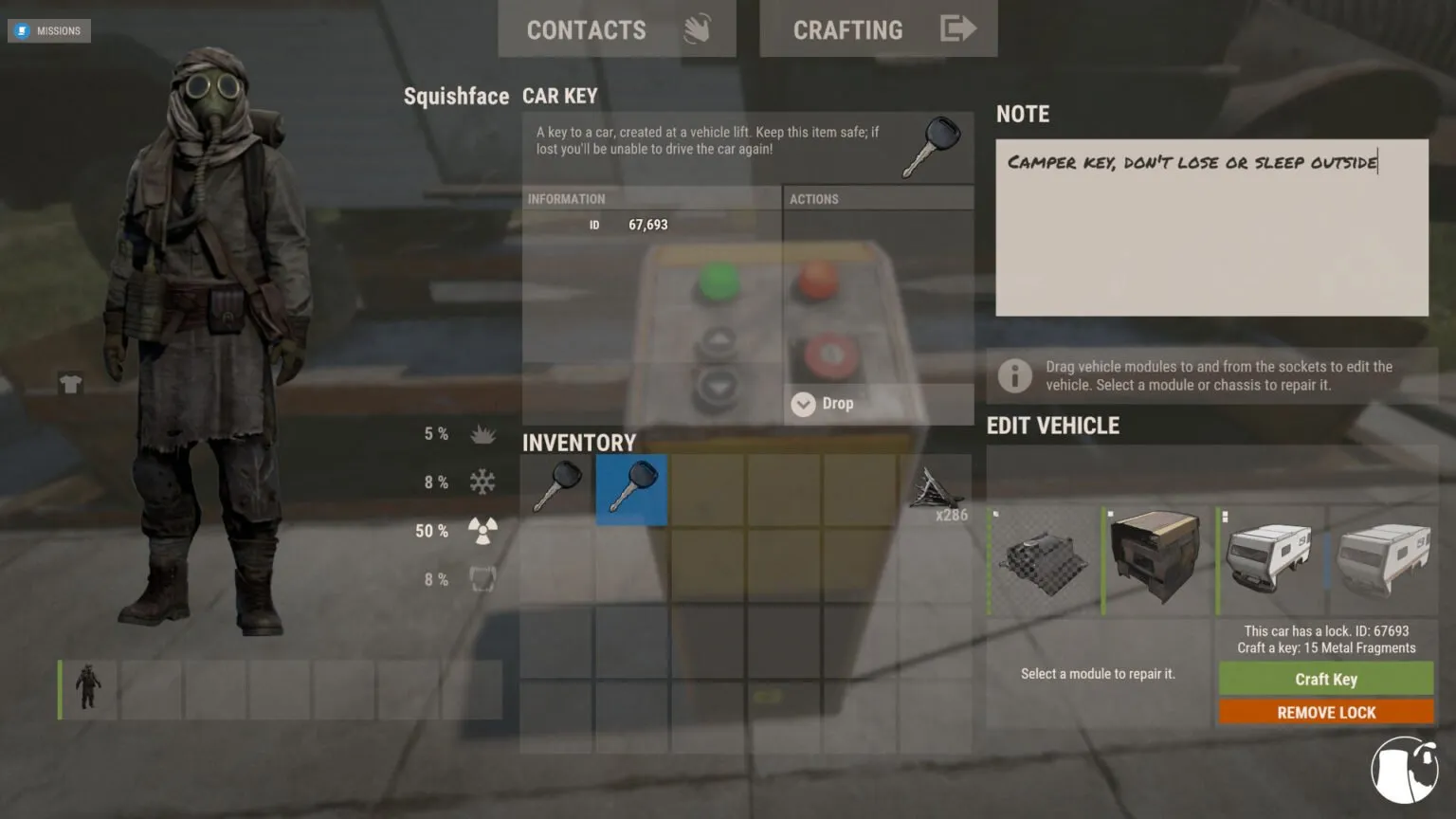1456x819 pixels.
Task: Click the clothing slot icon beside the character
Action: pos(70,384)
